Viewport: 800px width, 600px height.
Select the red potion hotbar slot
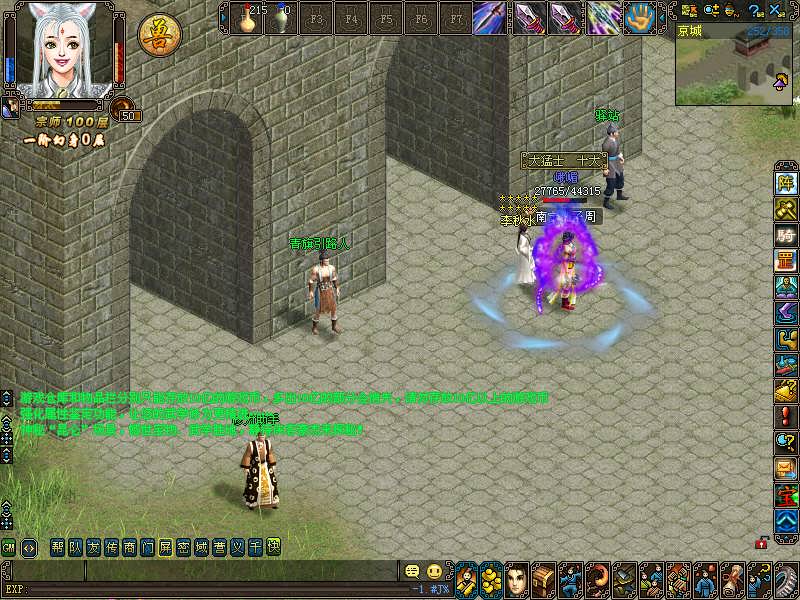pos(247,17)
